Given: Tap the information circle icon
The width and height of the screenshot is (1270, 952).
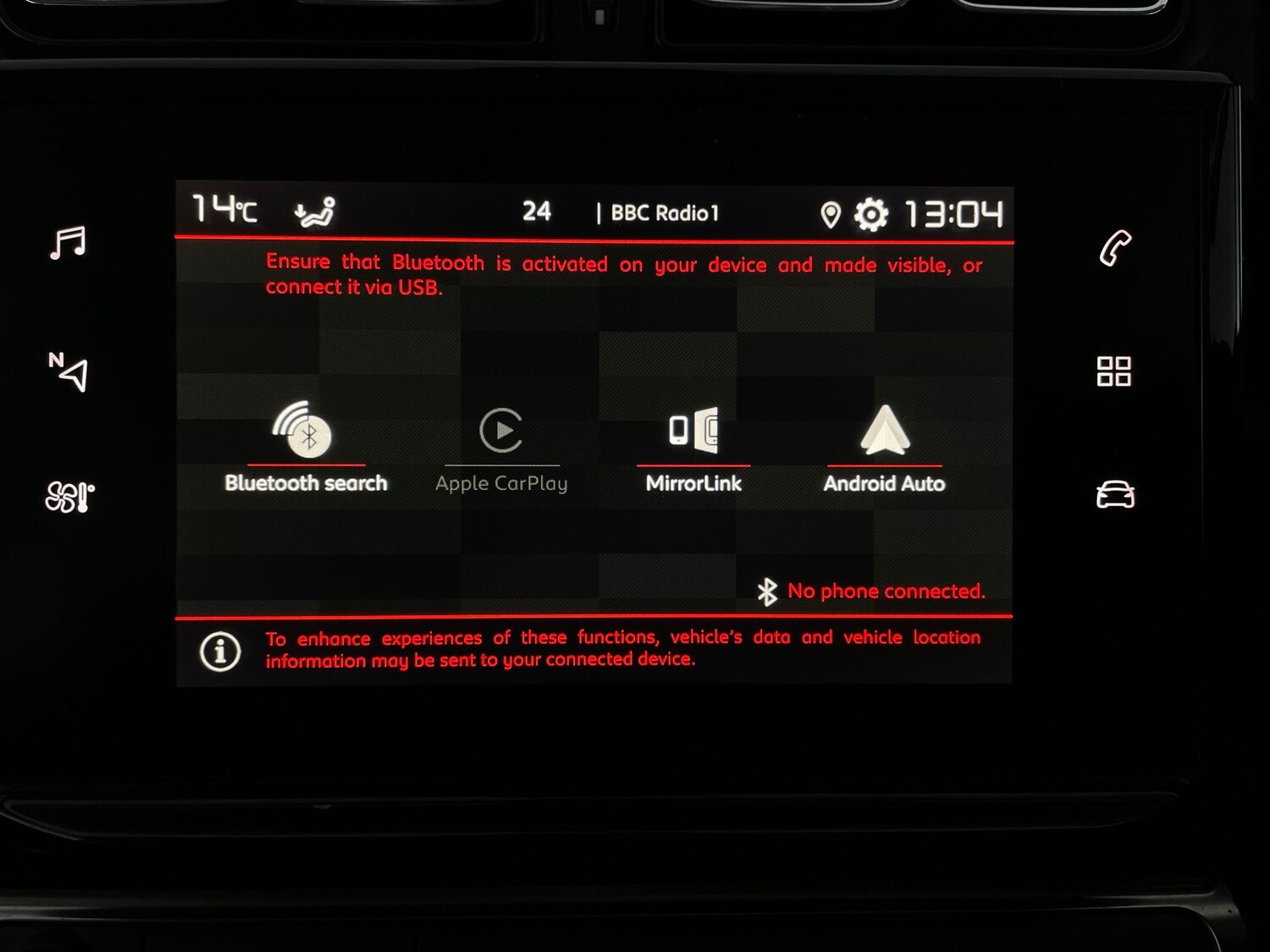Looking at the screenshot, I should [218, 650].
